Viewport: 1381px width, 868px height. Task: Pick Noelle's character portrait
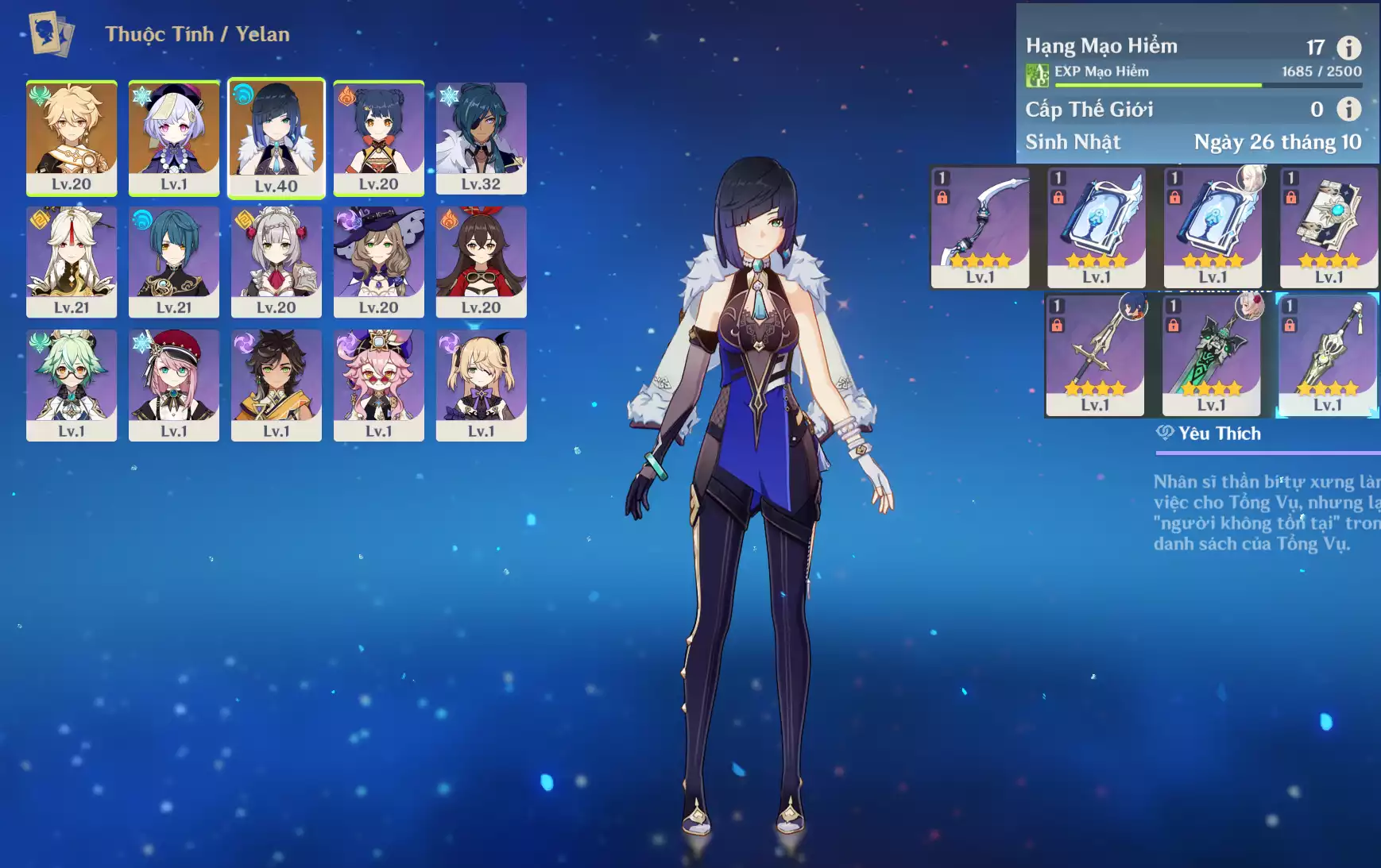pos(277,261)
